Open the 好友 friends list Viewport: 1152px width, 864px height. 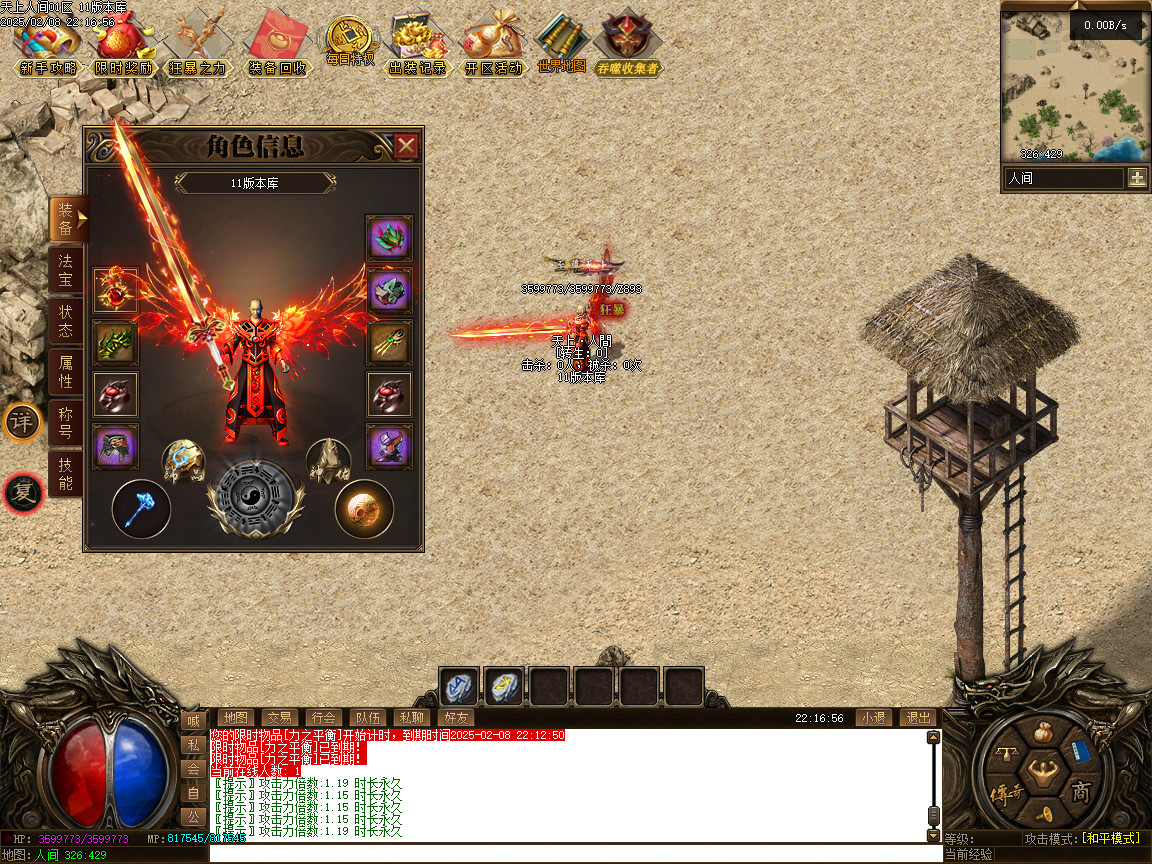pos(455,718)
